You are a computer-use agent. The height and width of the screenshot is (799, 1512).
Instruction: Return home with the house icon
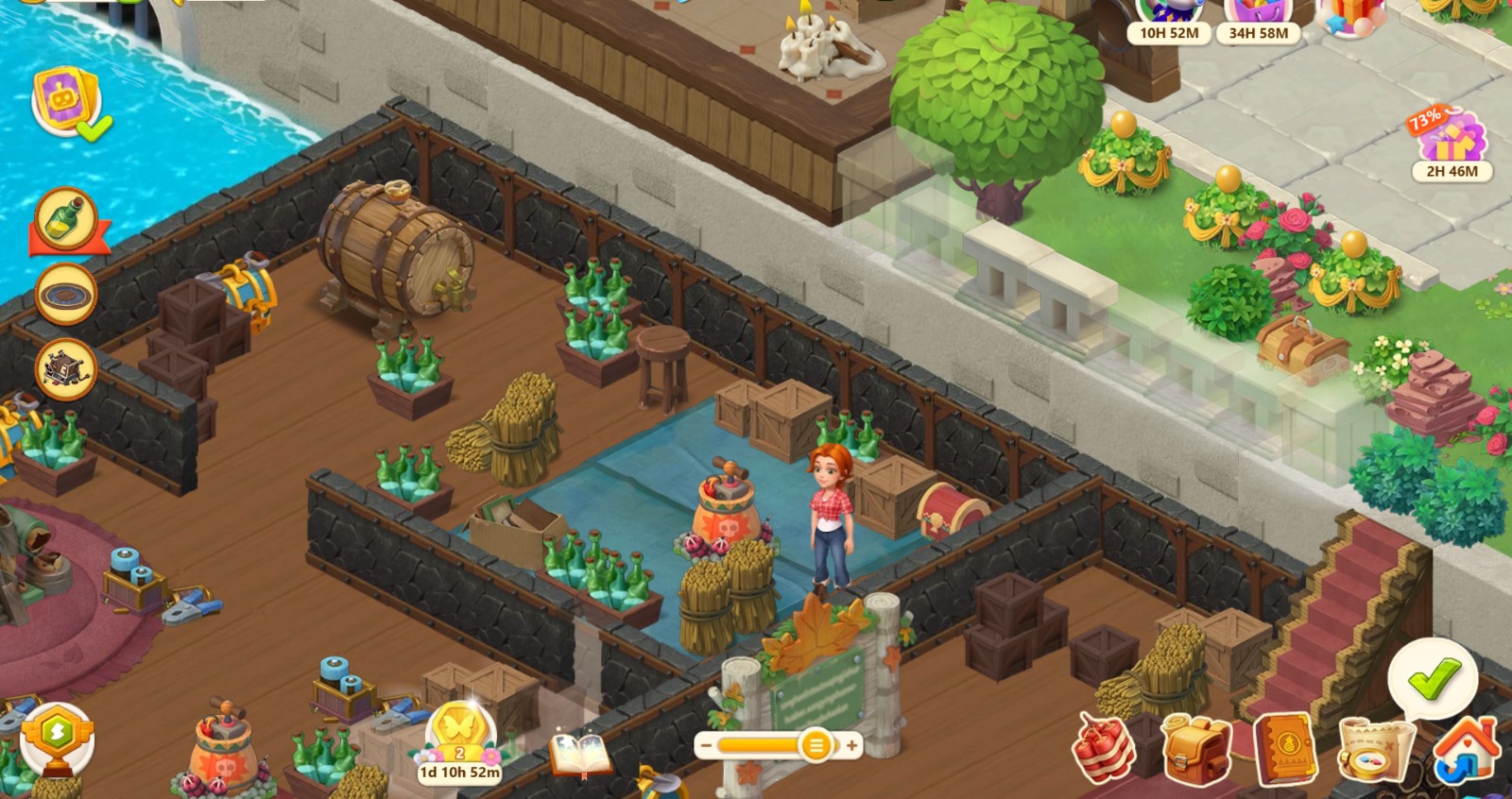click(x=1466, y=750)
